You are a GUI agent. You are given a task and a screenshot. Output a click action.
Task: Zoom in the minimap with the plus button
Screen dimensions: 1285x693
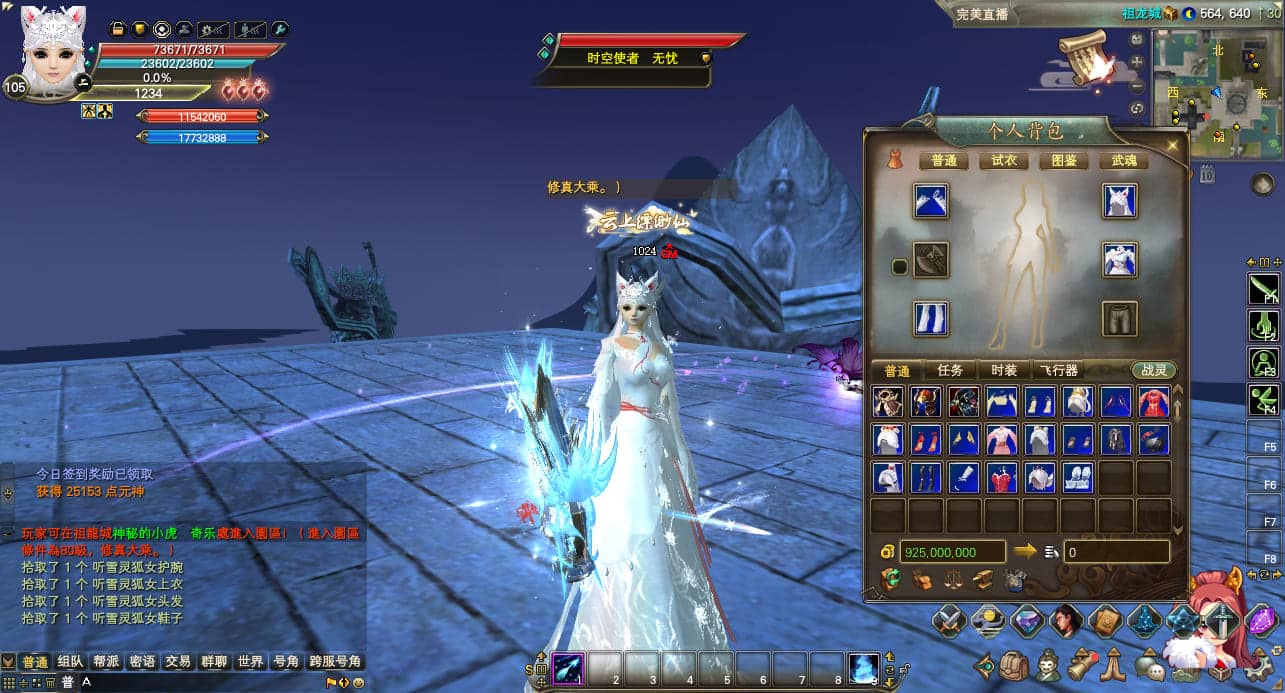pos(1137,62)
